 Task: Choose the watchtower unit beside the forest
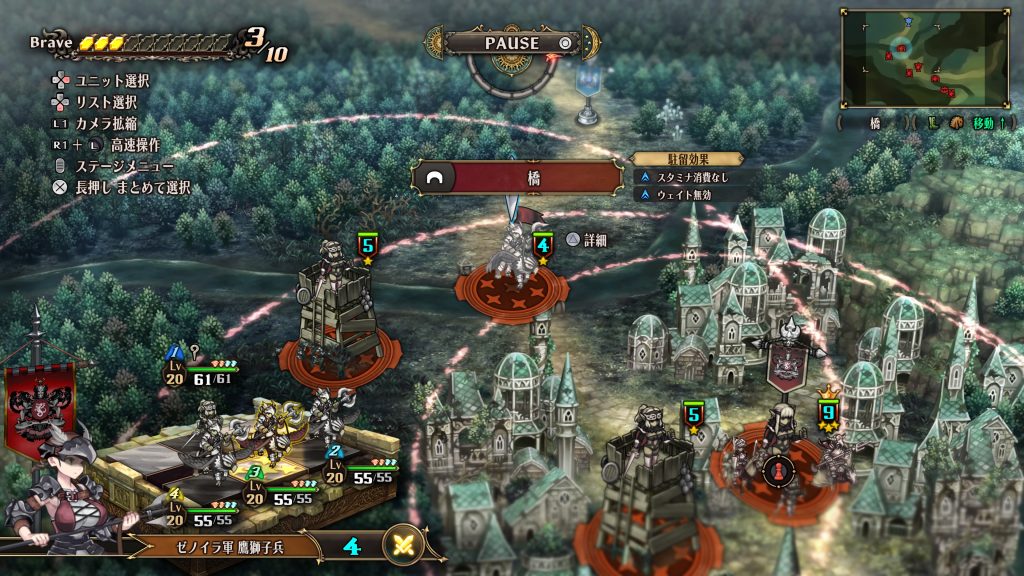click(x=338, y=307)
